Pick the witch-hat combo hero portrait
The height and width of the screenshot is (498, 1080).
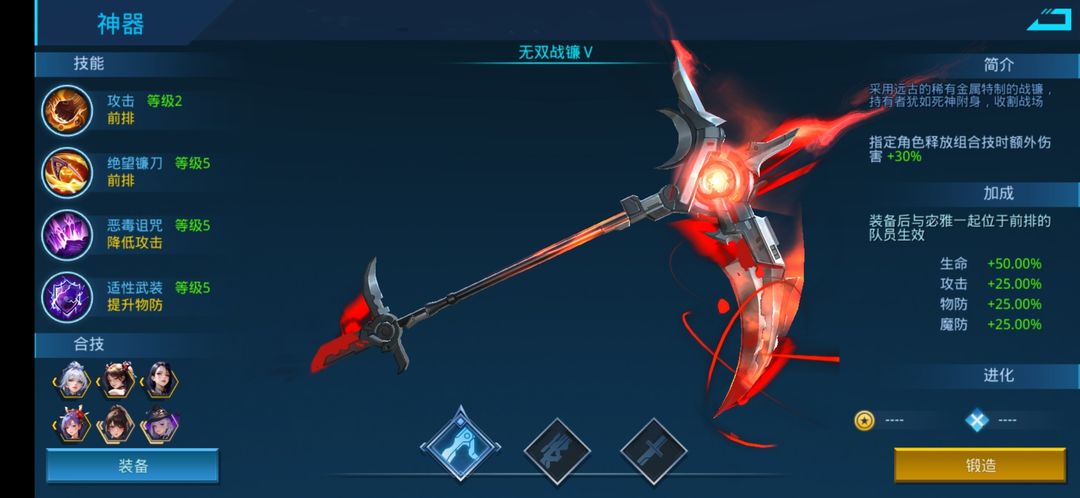pyautogui.click(x=160, y=425)
